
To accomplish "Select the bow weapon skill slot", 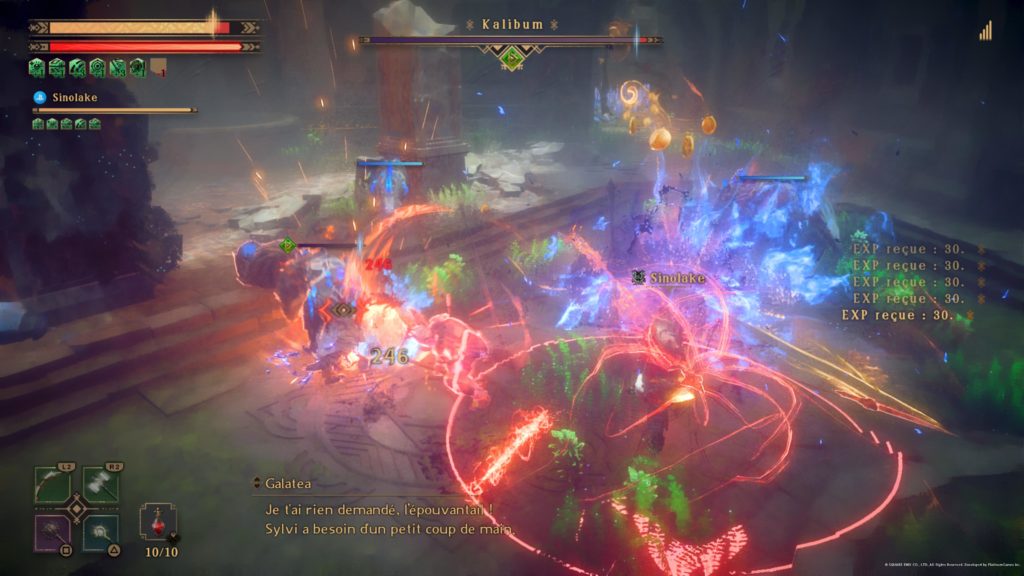I will (53, 484).
